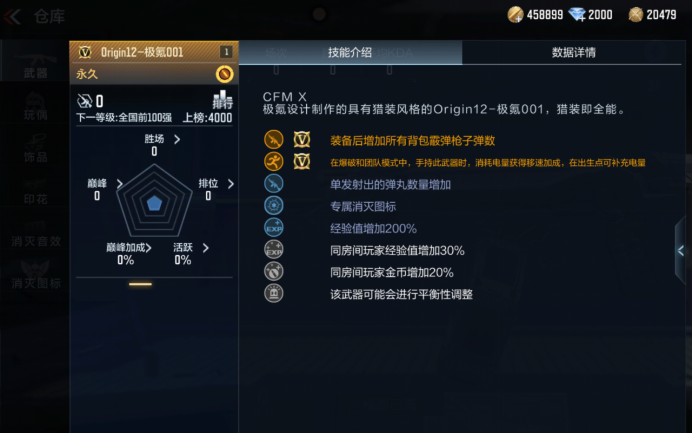The width and height of the screenshot is (693, 433).
Task: Open the 排行 ranking chart icon
Action: click(x=222, y=100)
